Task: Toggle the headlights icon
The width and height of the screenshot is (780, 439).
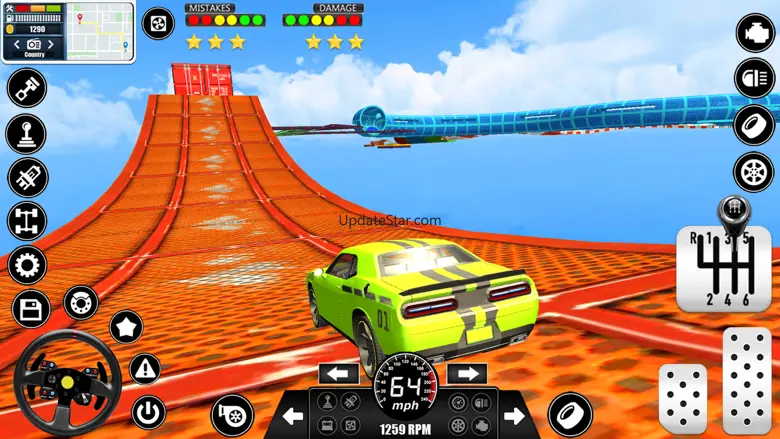Action: 755,78
